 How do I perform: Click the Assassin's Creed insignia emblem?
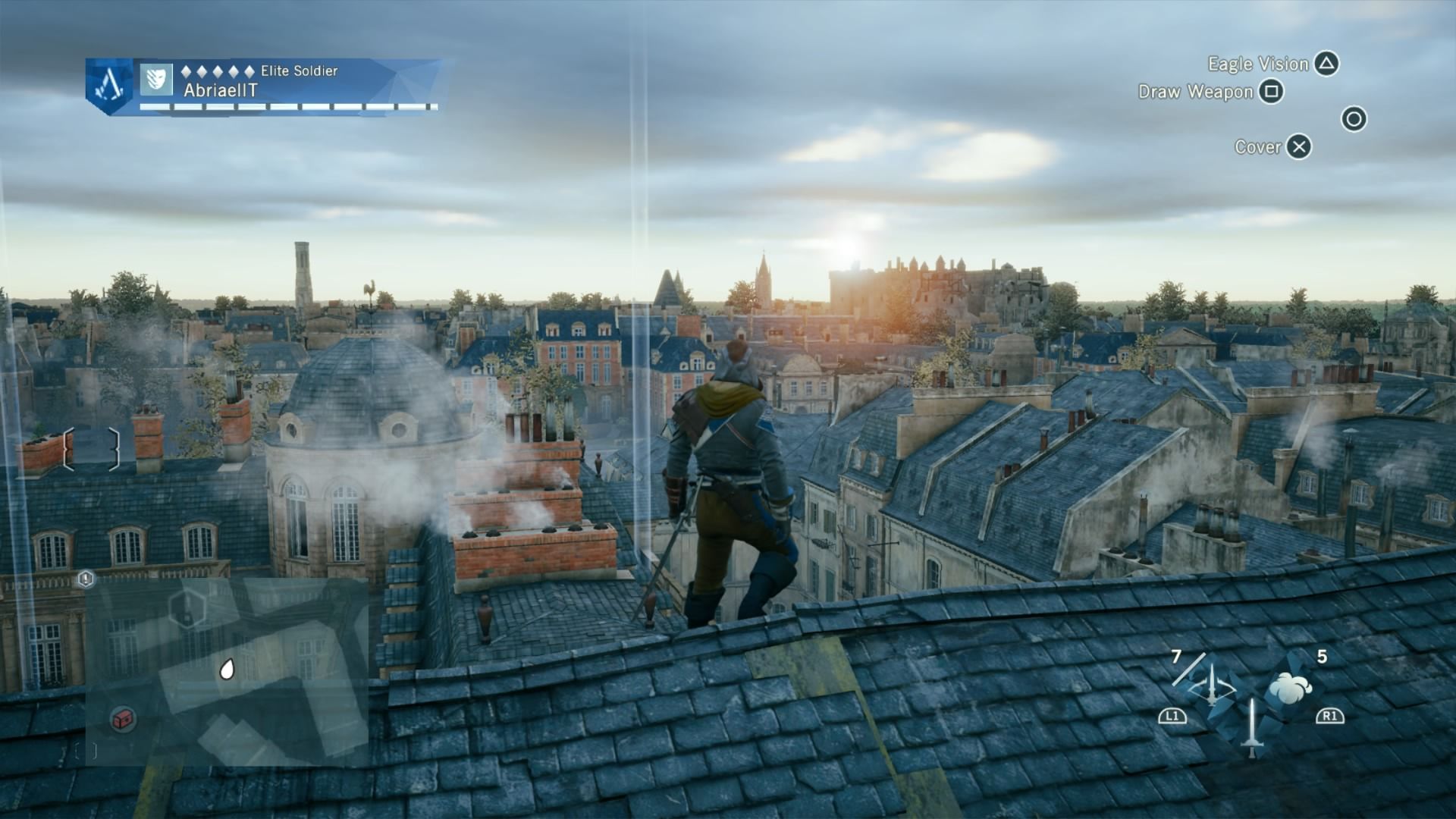(x=108, y=83)
